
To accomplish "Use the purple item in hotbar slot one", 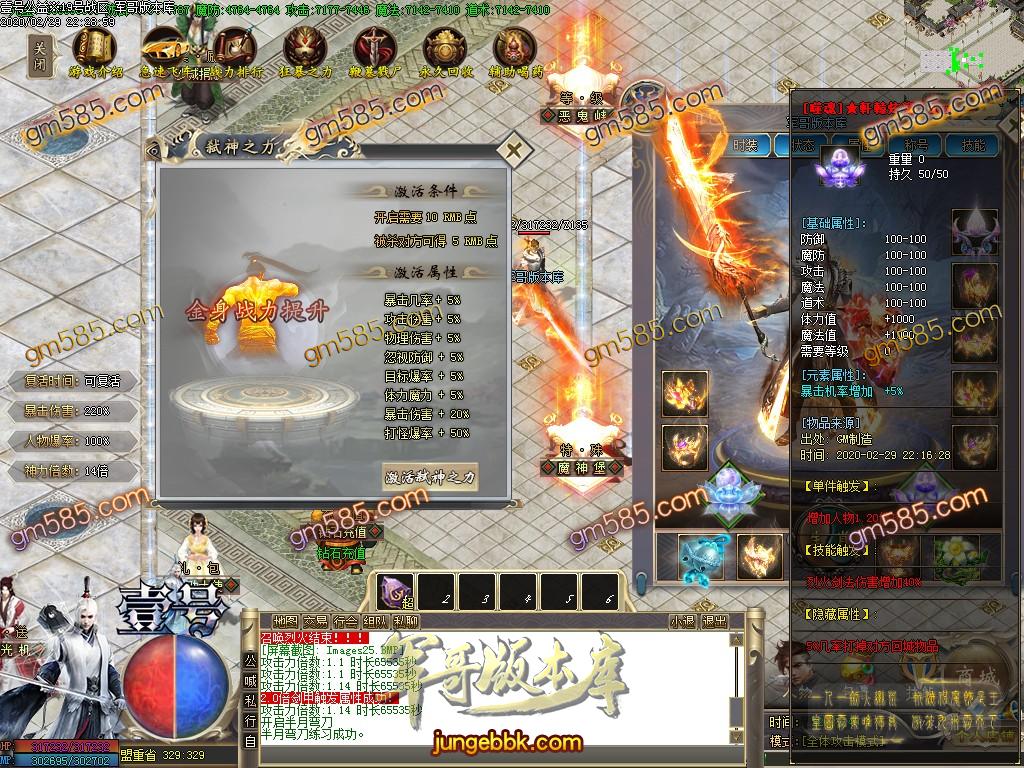I will tap(398, 593).
